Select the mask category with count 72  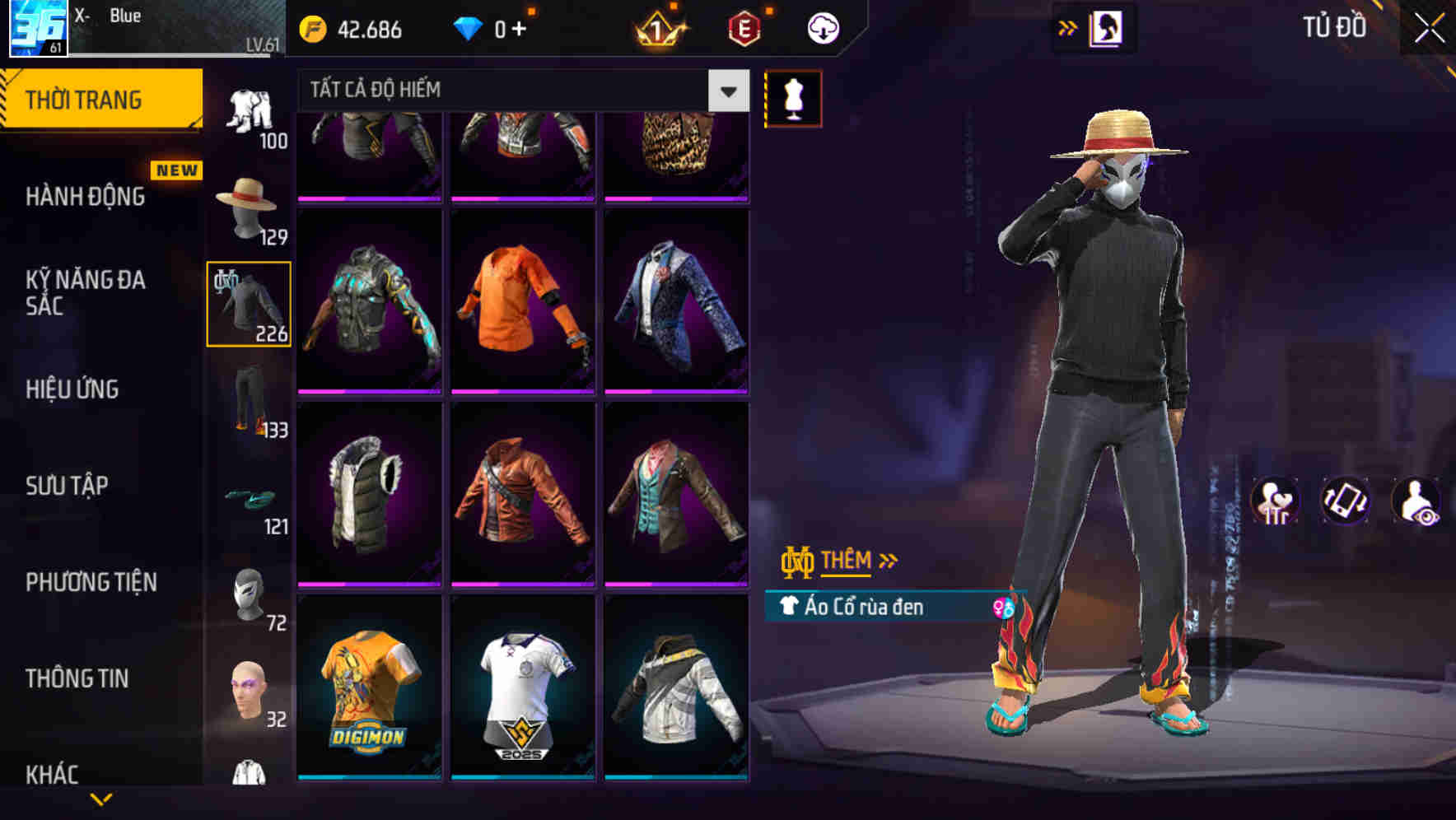click(247, 597)
